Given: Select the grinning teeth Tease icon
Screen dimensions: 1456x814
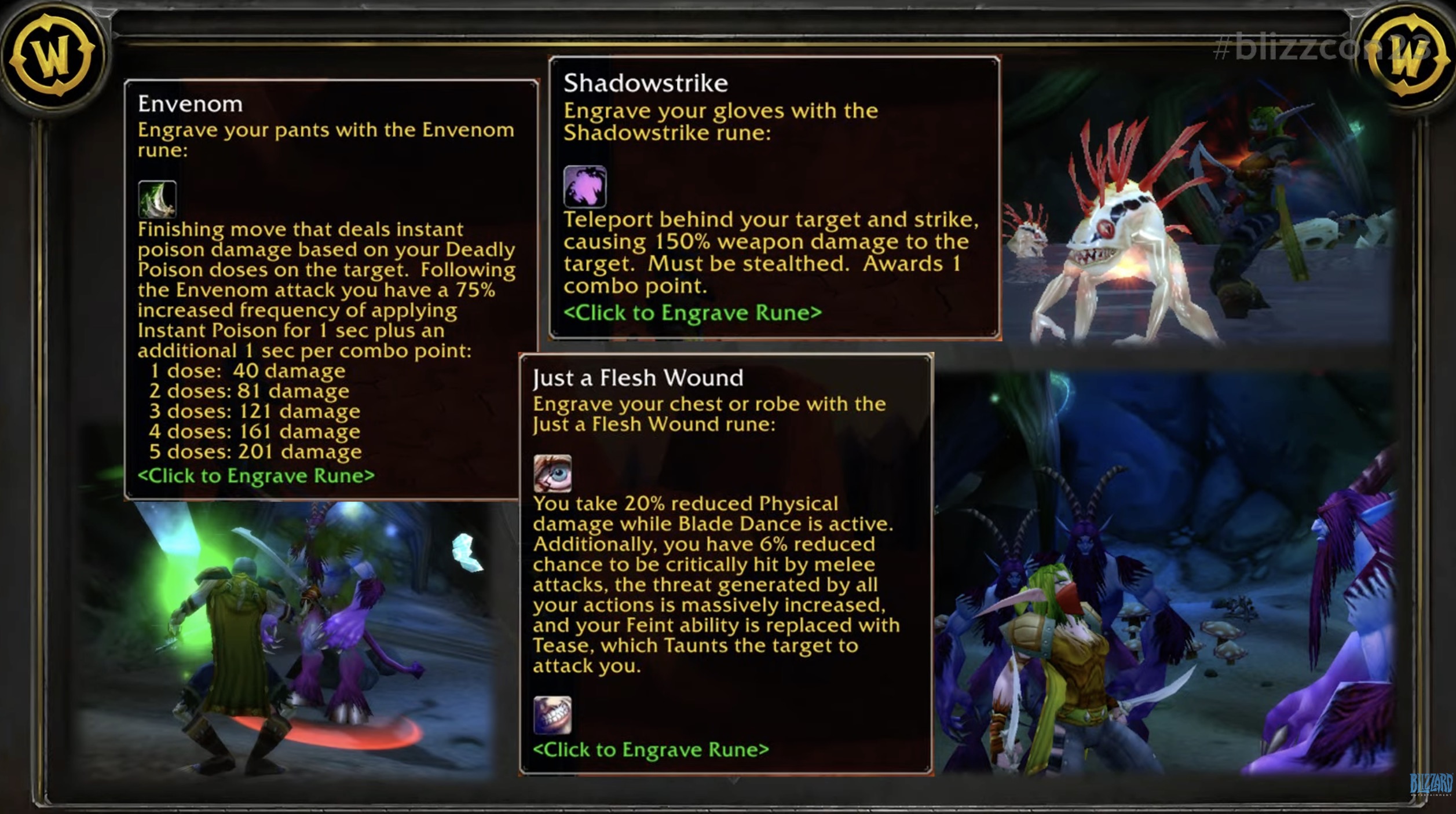Looking at the screenshot, I should (553, 715).
